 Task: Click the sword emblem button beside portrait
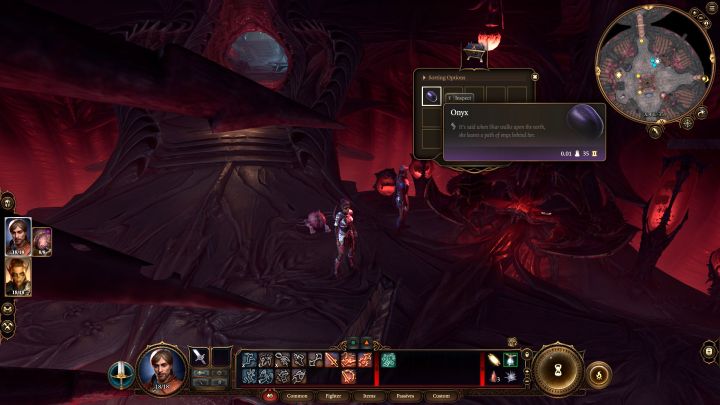click(120, 375)
